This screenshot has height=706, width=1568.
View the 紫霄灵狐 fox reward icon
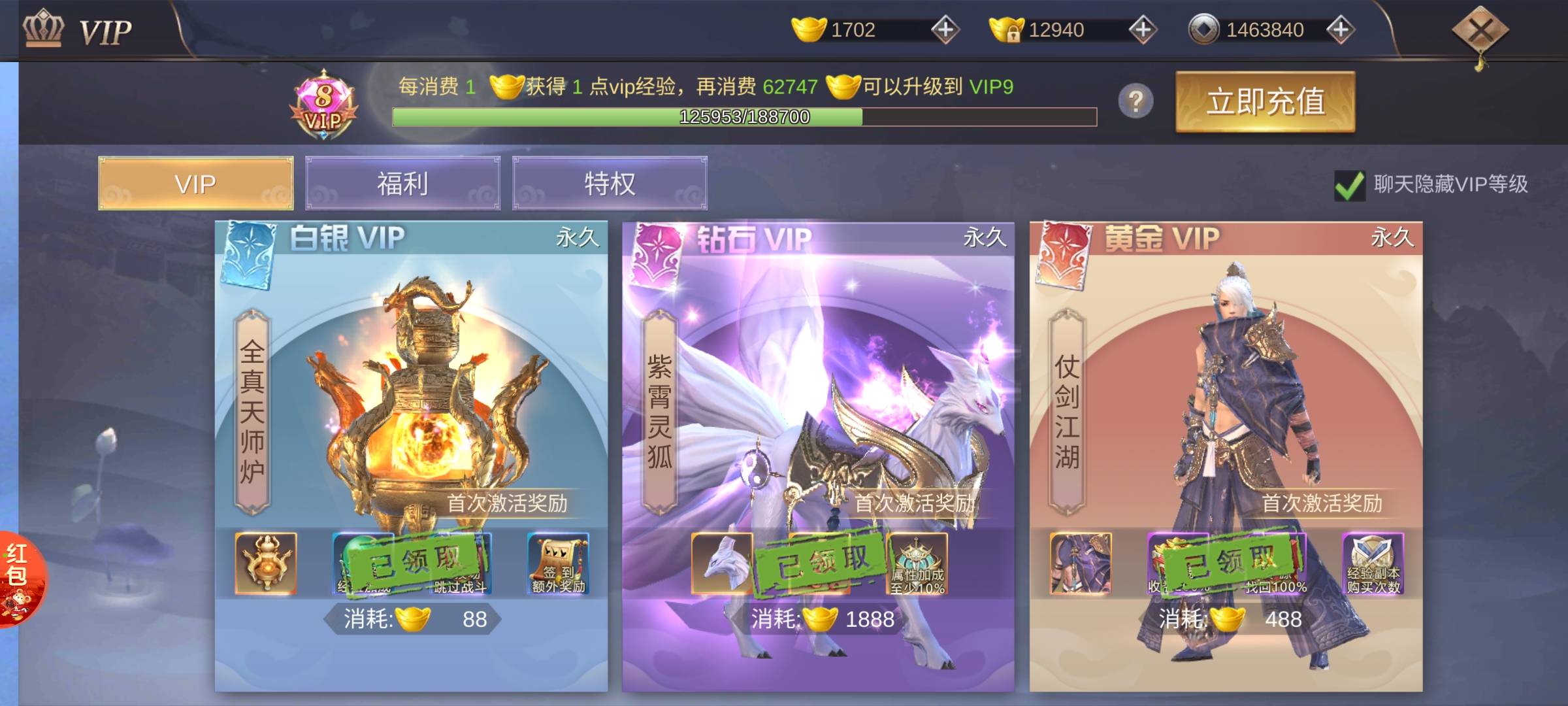click(x=722, y=563)
